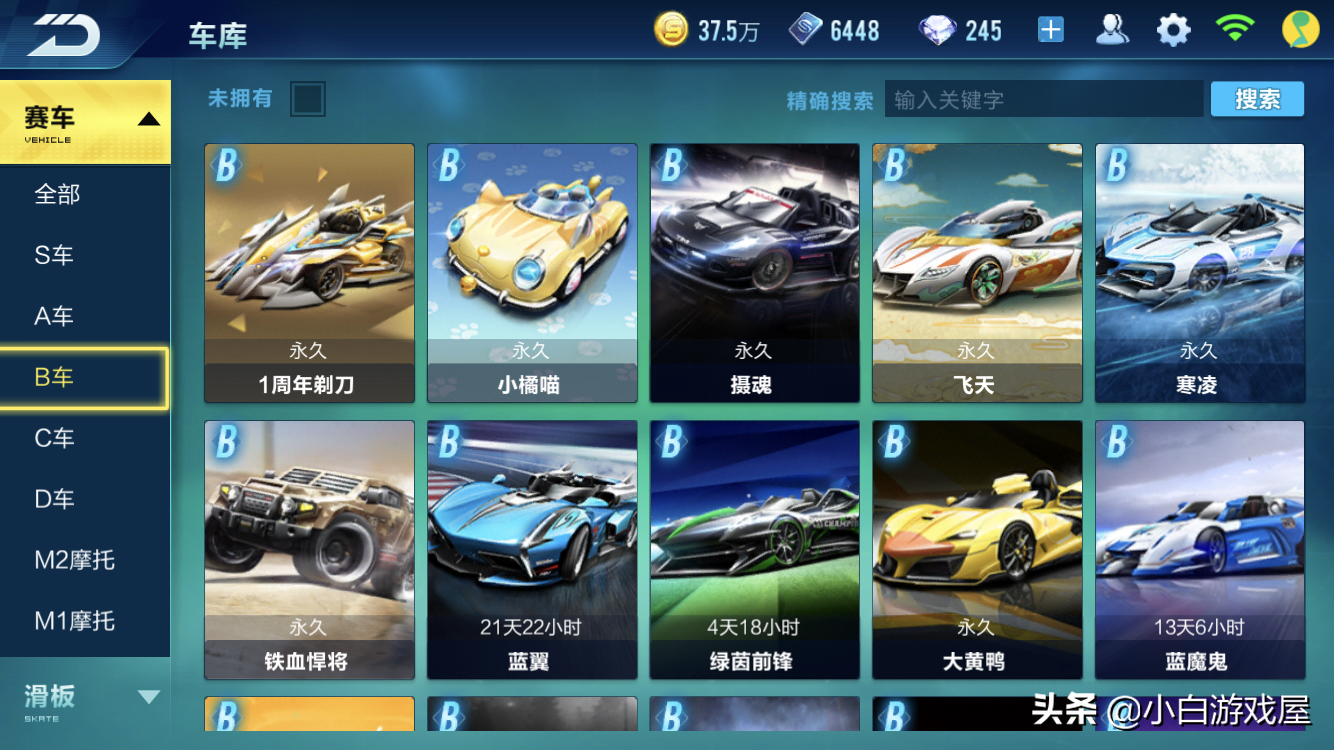Switch to the S车 tab
Image resolution: width=1334 pixels, height=750 pixels.
coord(55,255)
